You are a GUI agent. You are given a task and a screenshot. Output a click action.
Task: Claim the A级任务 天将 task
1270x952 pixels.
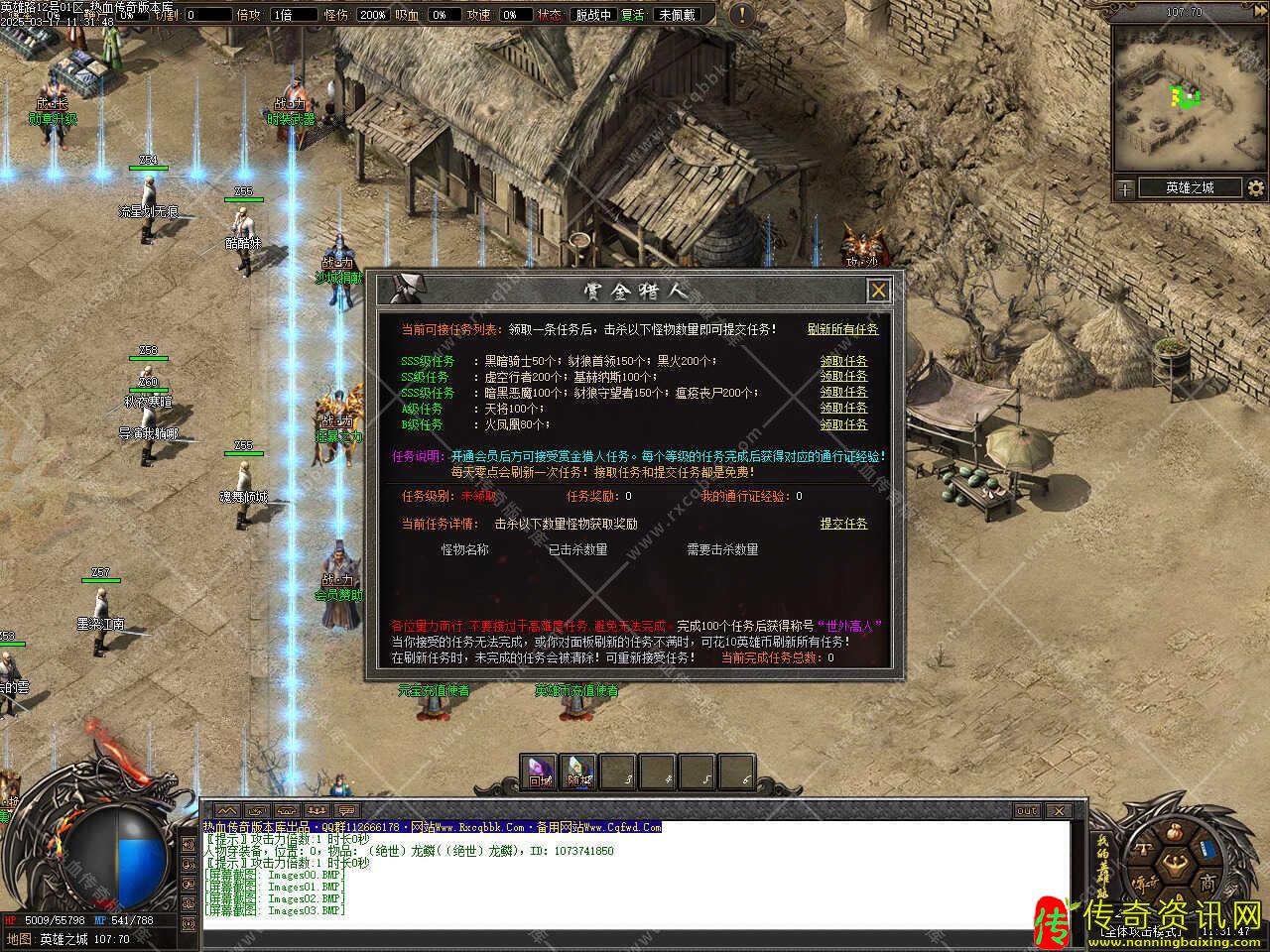[x=843, y=409]
